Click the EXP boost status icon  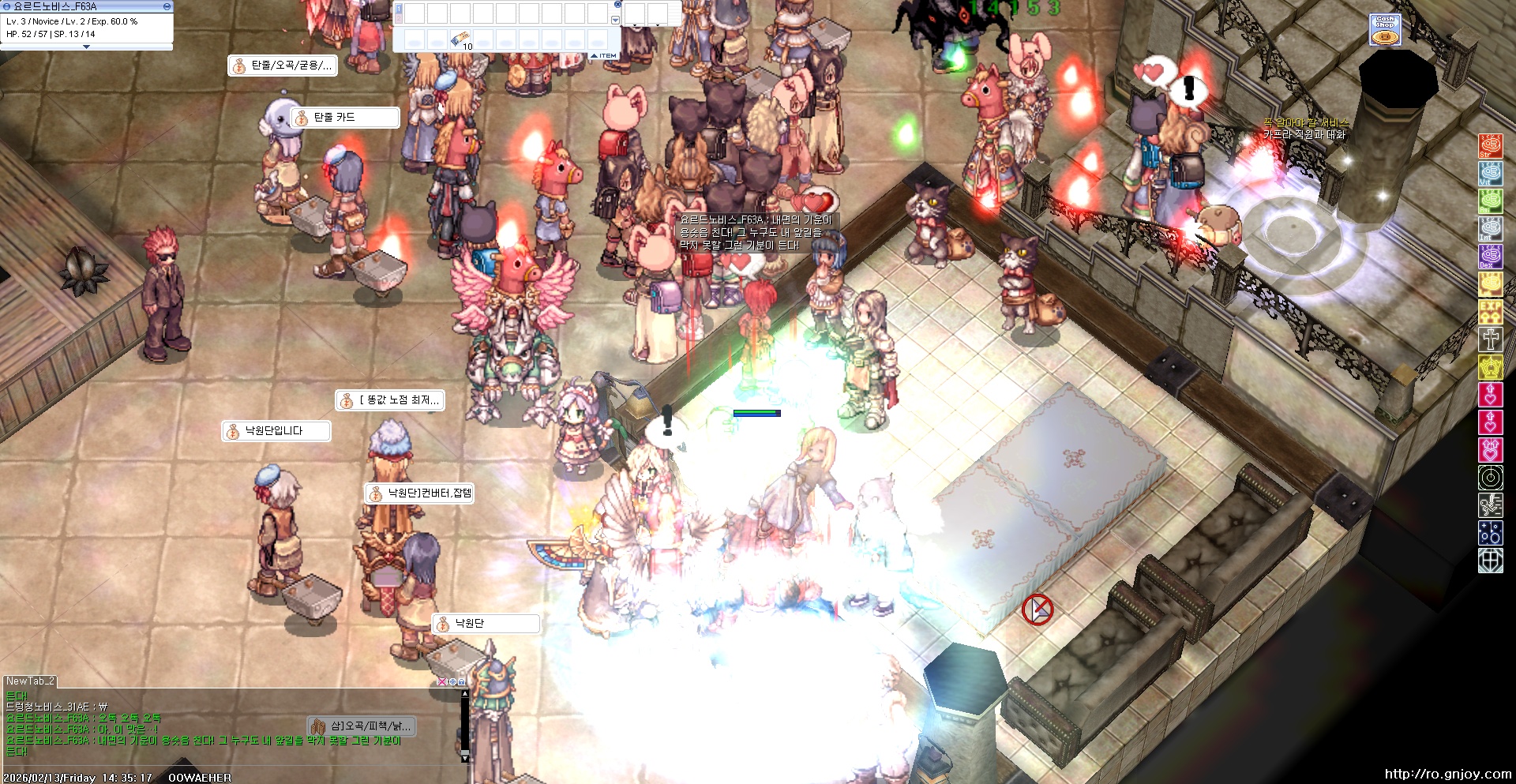point(1490,311)
